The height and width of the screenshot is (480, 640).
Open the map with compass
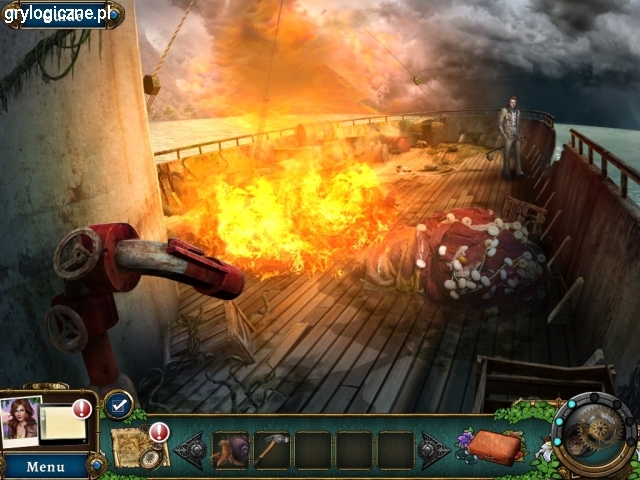click(x=135, y=447)
